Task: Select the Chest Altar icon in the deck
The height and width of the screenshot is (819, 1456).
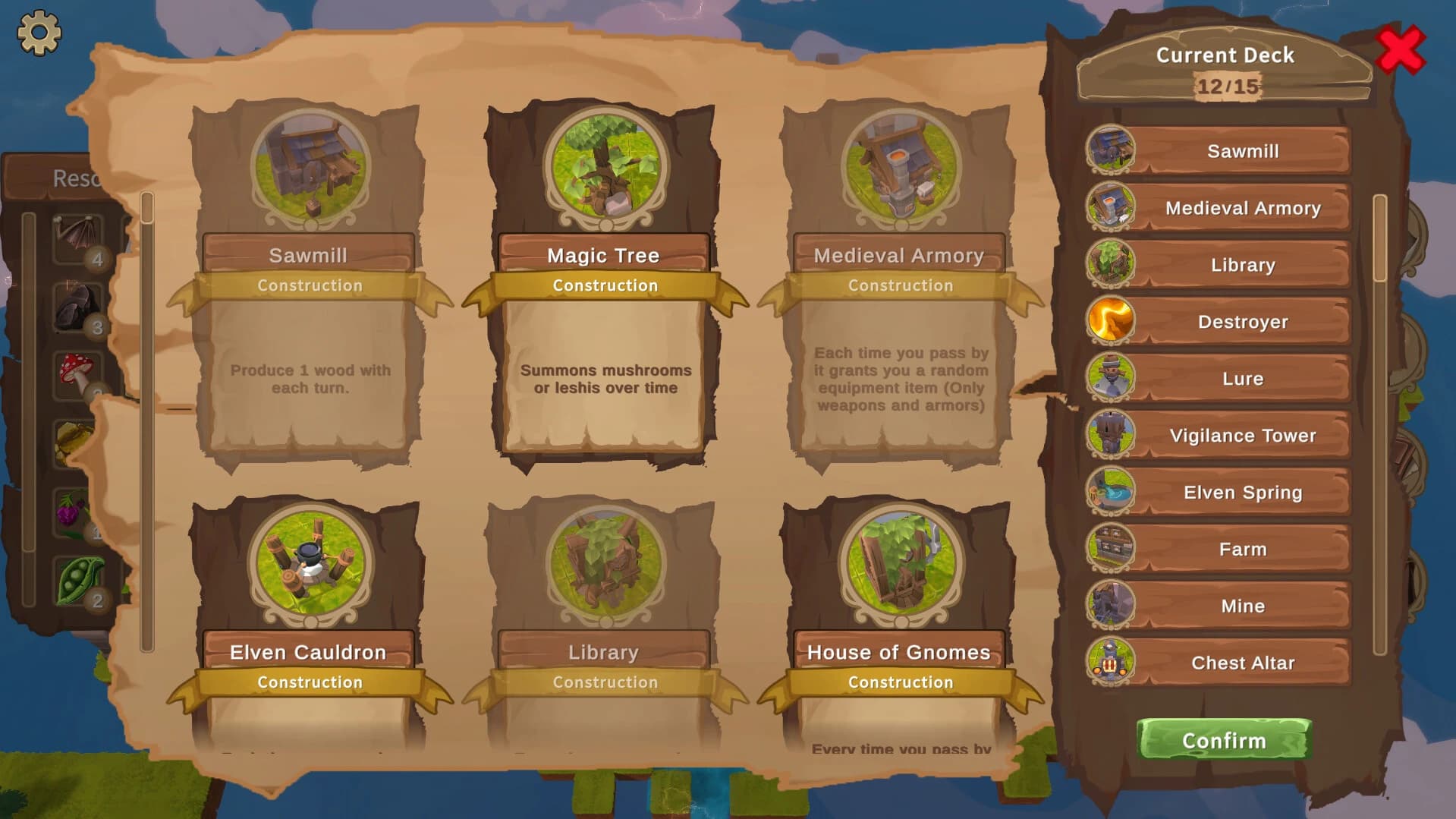Action: (x=1110, y=662)
